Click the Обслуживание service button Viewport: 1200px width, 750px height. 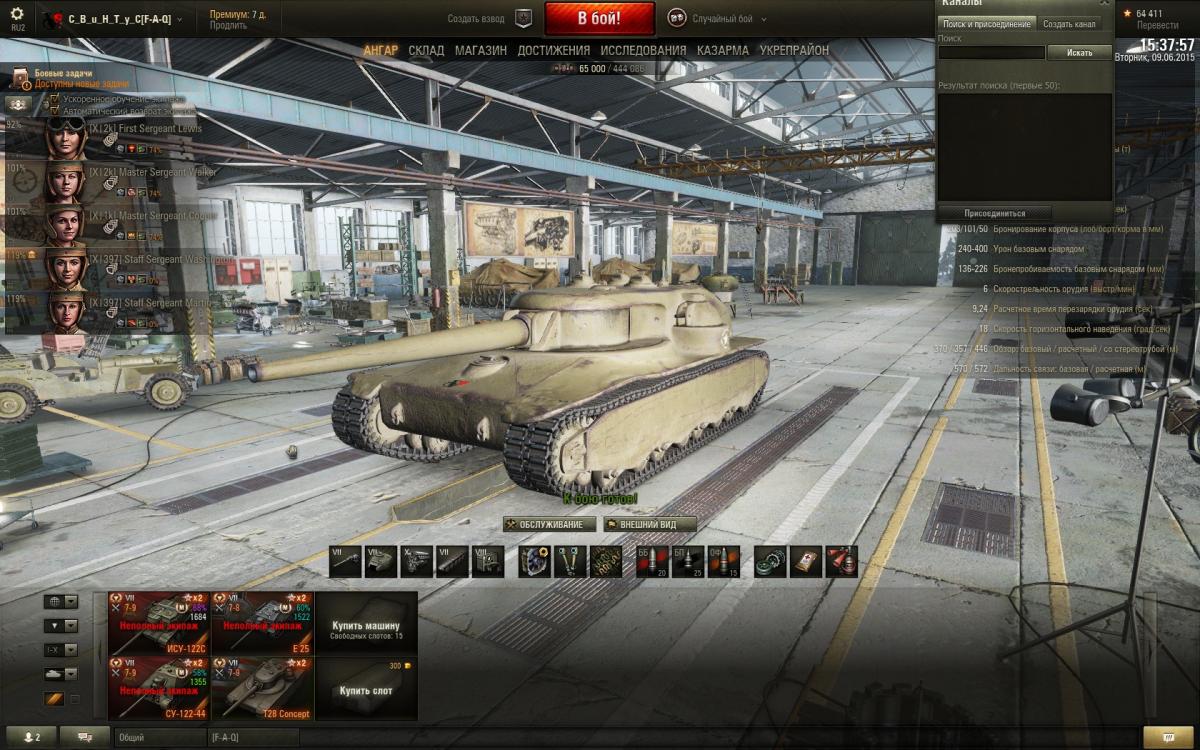coord(549,524)
